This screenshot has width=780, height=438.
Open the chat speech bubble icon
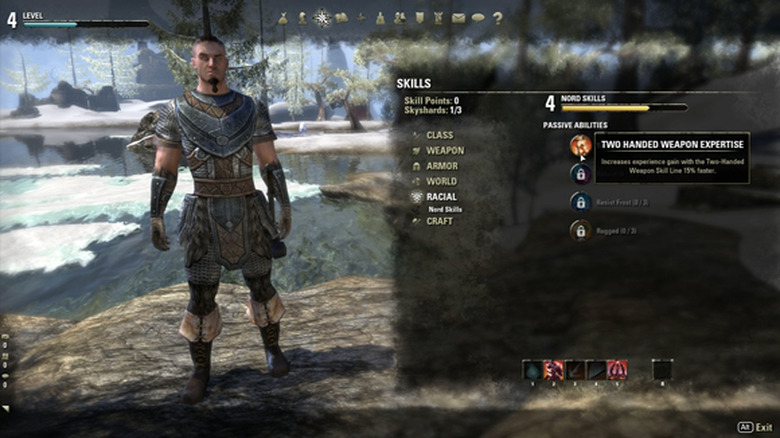point(477,17)
